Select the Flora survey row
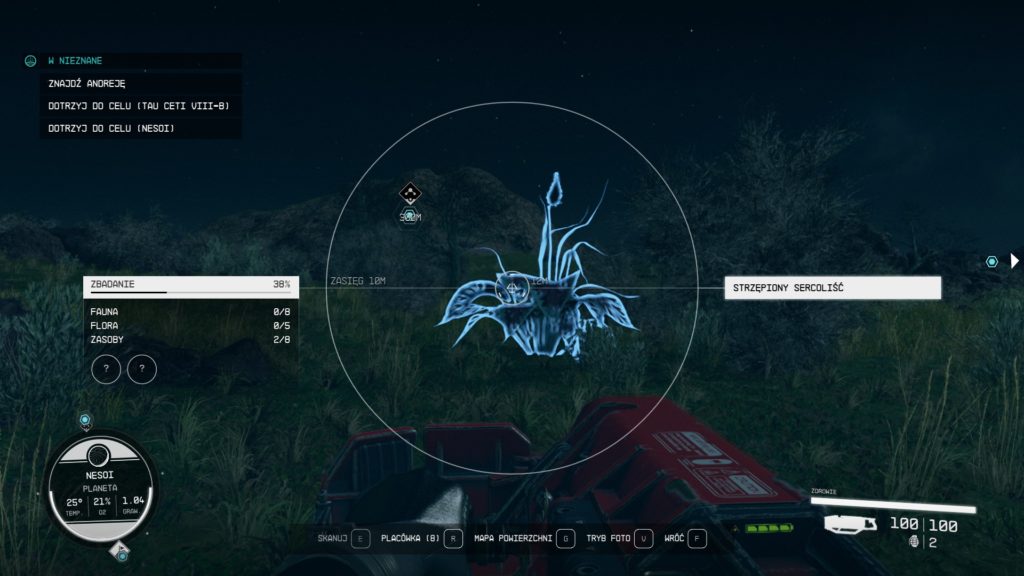The width and height of the screenshot is (1024, 576). 190,326
